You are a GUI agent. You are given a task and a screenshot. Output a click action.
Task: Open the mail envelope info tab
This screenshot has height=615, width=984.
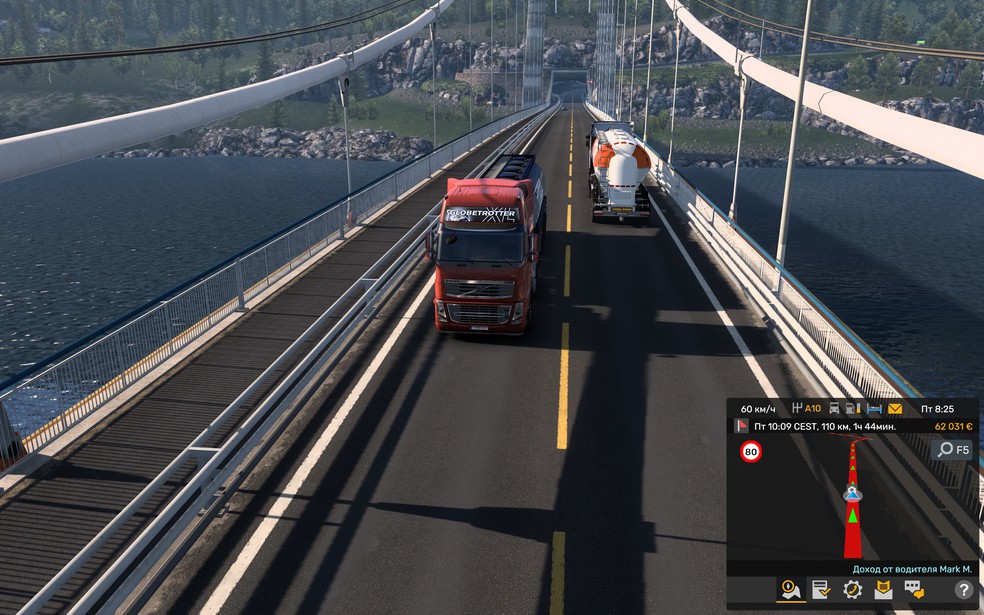pyautogui.click(x=883, y=589)
